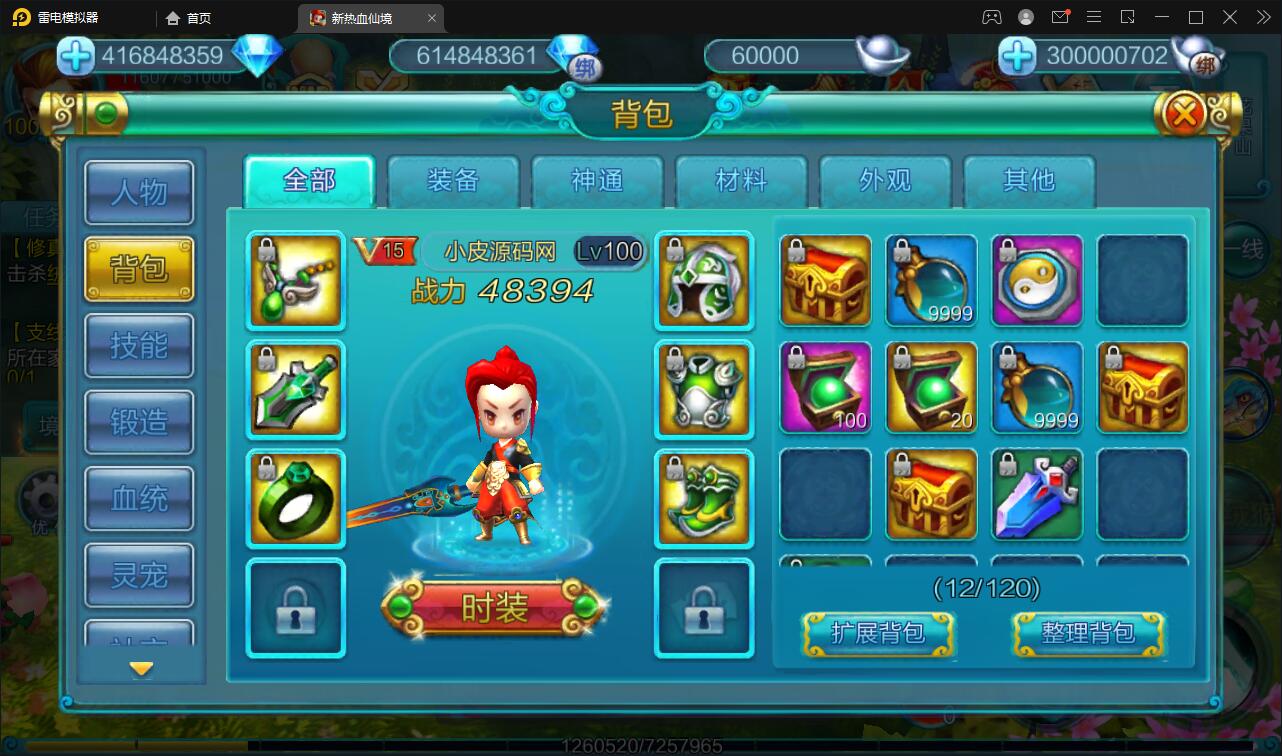Switch to the 首页 emulator home tab
Viewport: 1282px width, 756px height.
[190, 18]
